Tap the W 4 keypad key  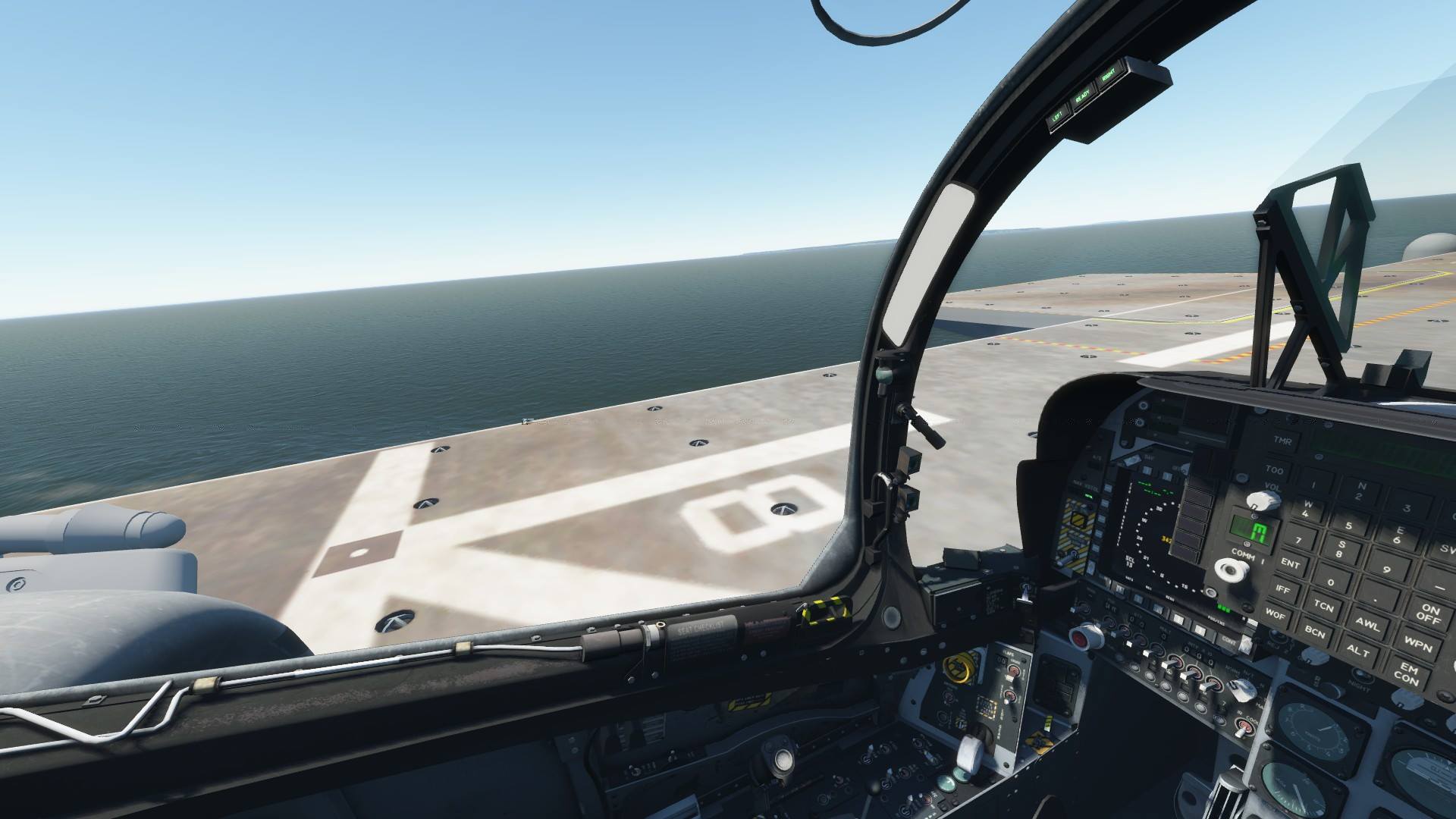point(1306,508)
